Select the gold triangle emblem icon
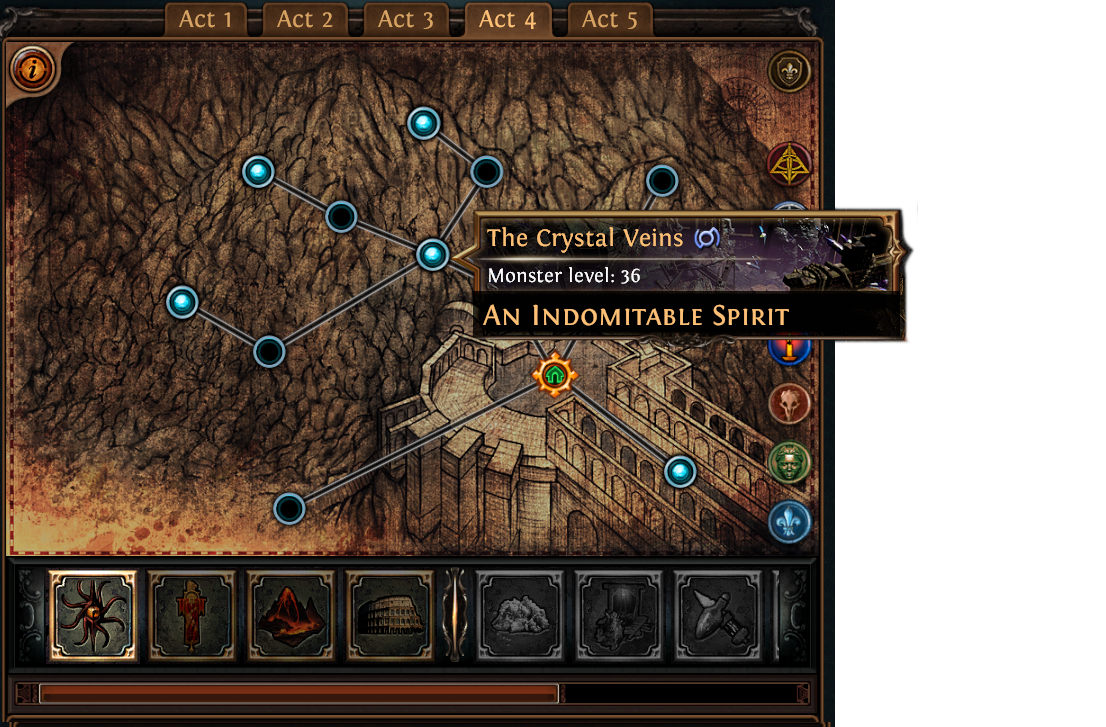 789,165
